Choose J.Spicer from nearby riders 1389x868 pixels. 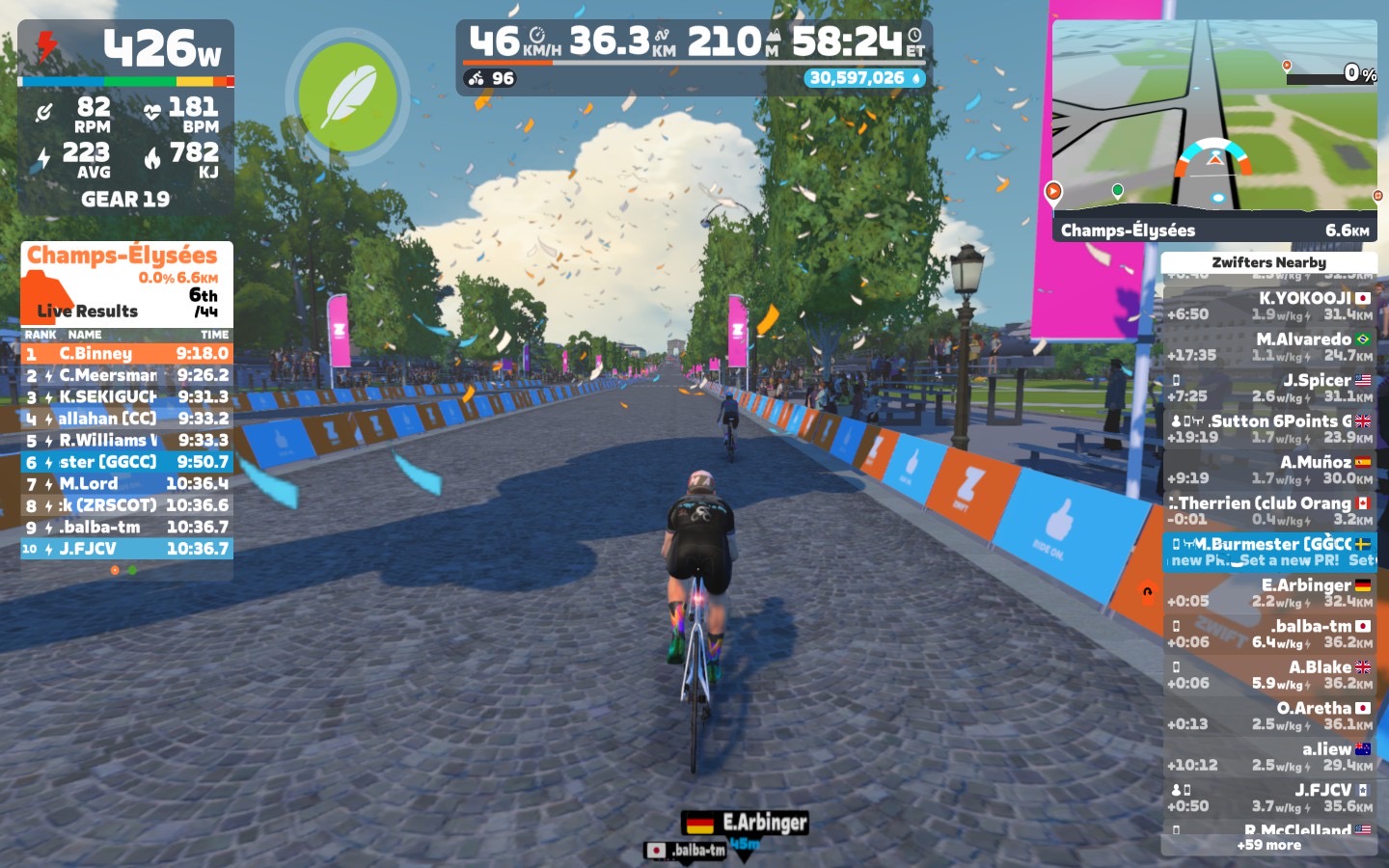(x=1269, y=388)
